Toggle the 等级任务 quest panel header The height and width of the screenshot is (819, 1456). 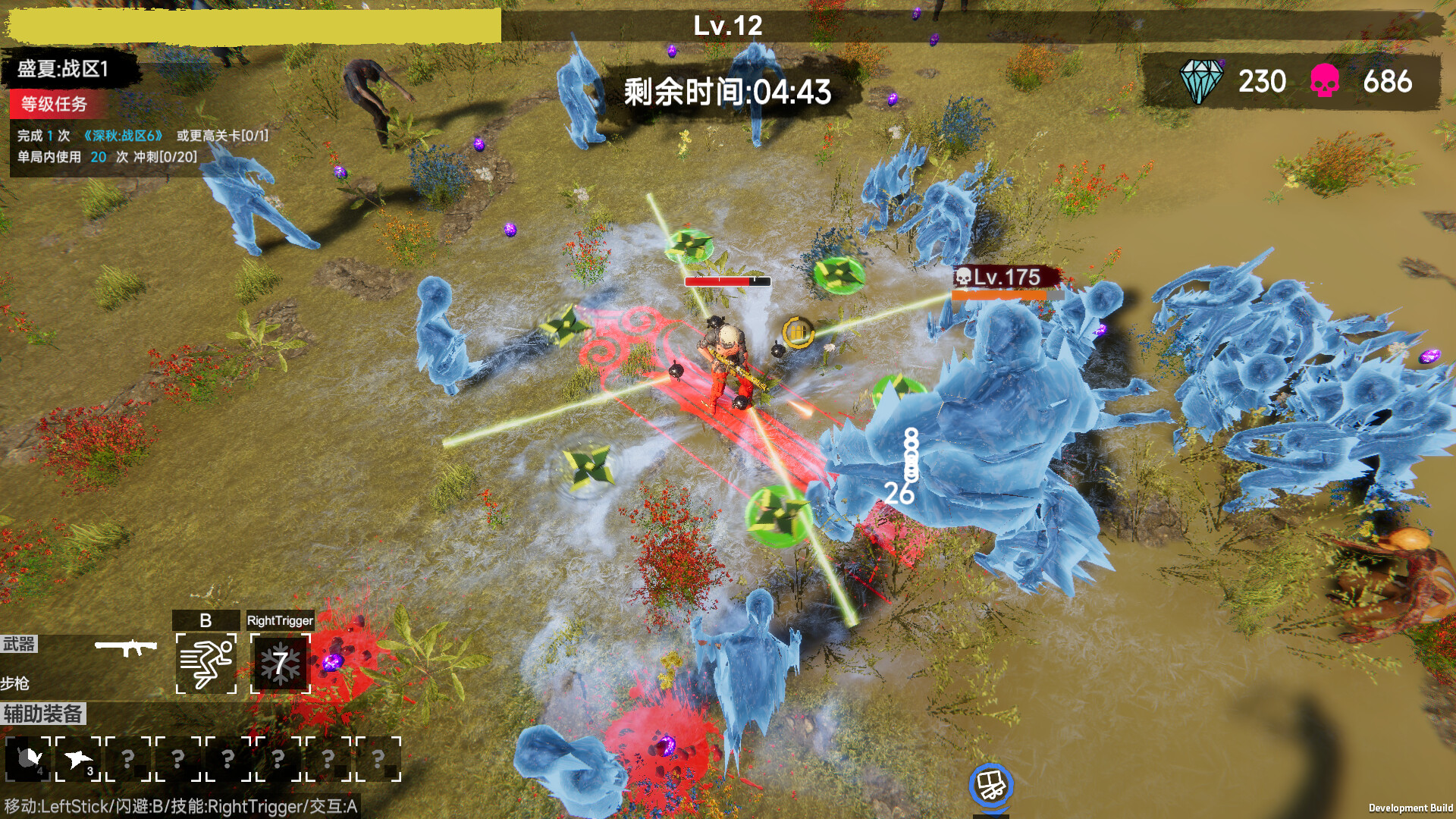[x=53, y=106]
